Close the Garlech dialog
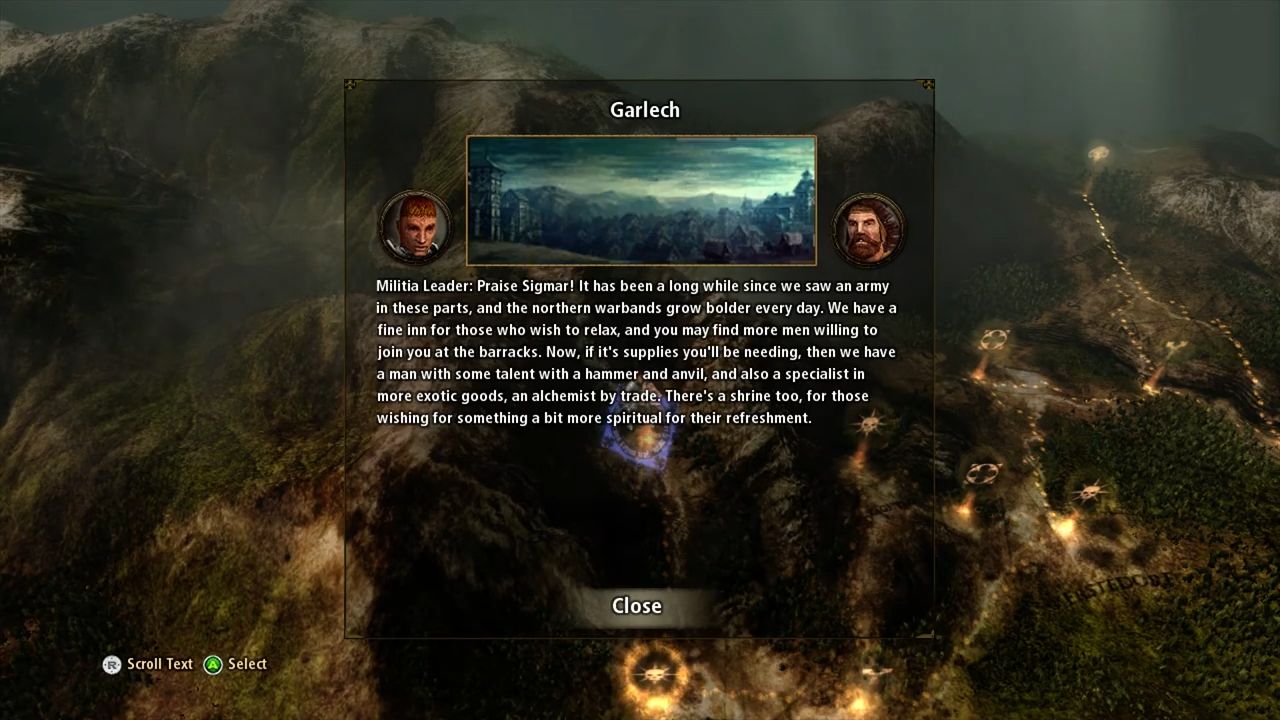 [x=637, y=605]
